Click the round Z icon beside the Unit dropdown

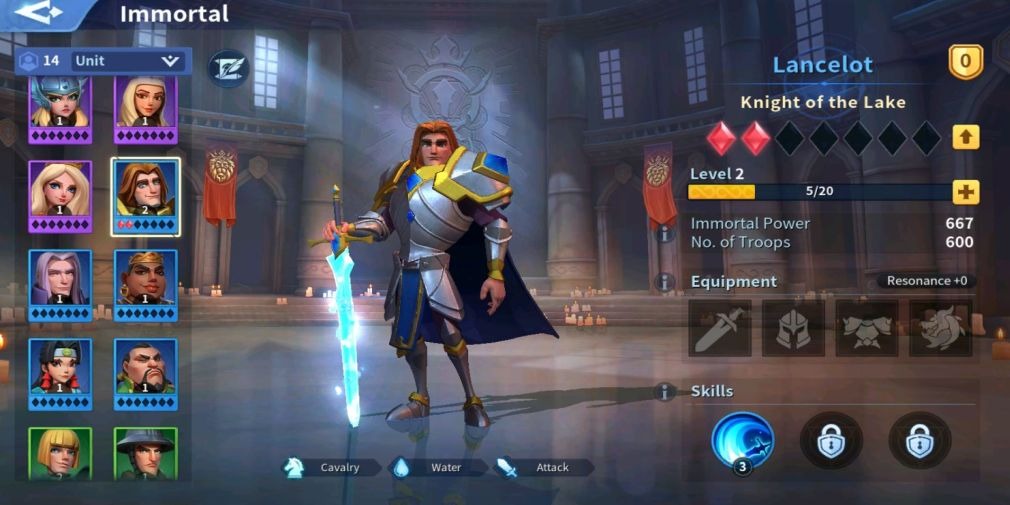227,68
